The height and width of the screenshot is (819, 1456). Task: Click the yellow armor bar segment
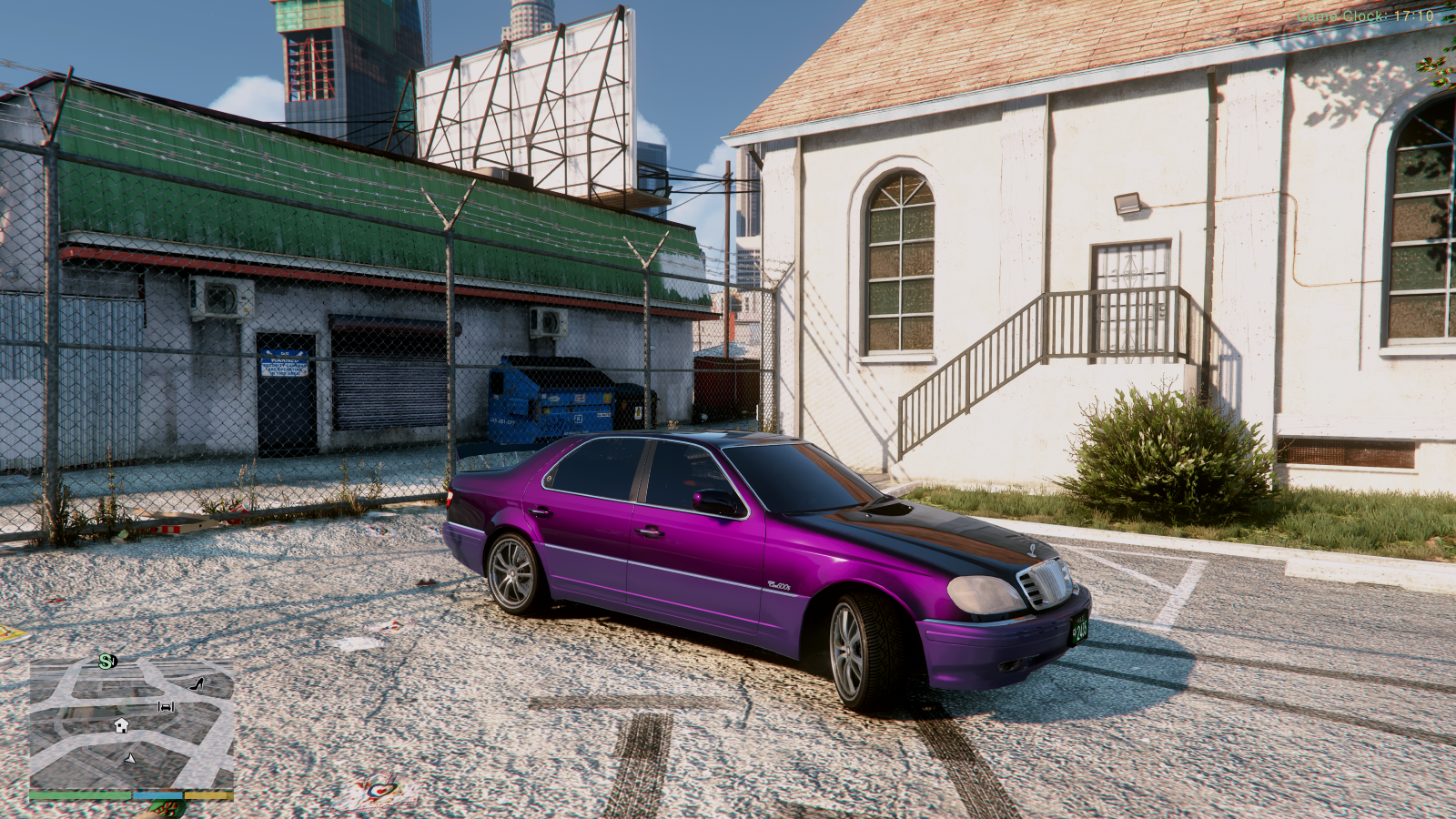point(207,794)
